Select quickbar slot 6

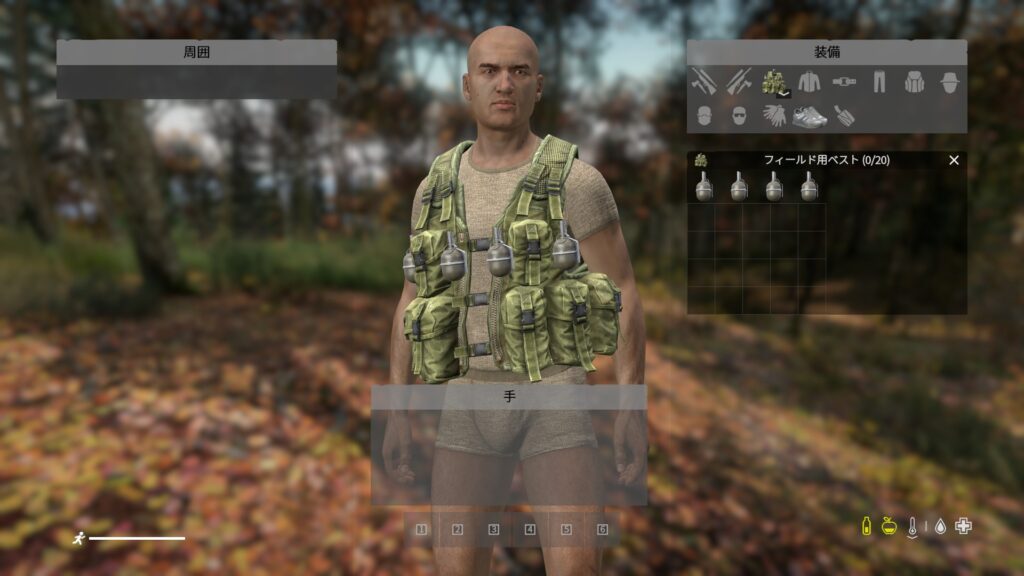click(602, 530)
